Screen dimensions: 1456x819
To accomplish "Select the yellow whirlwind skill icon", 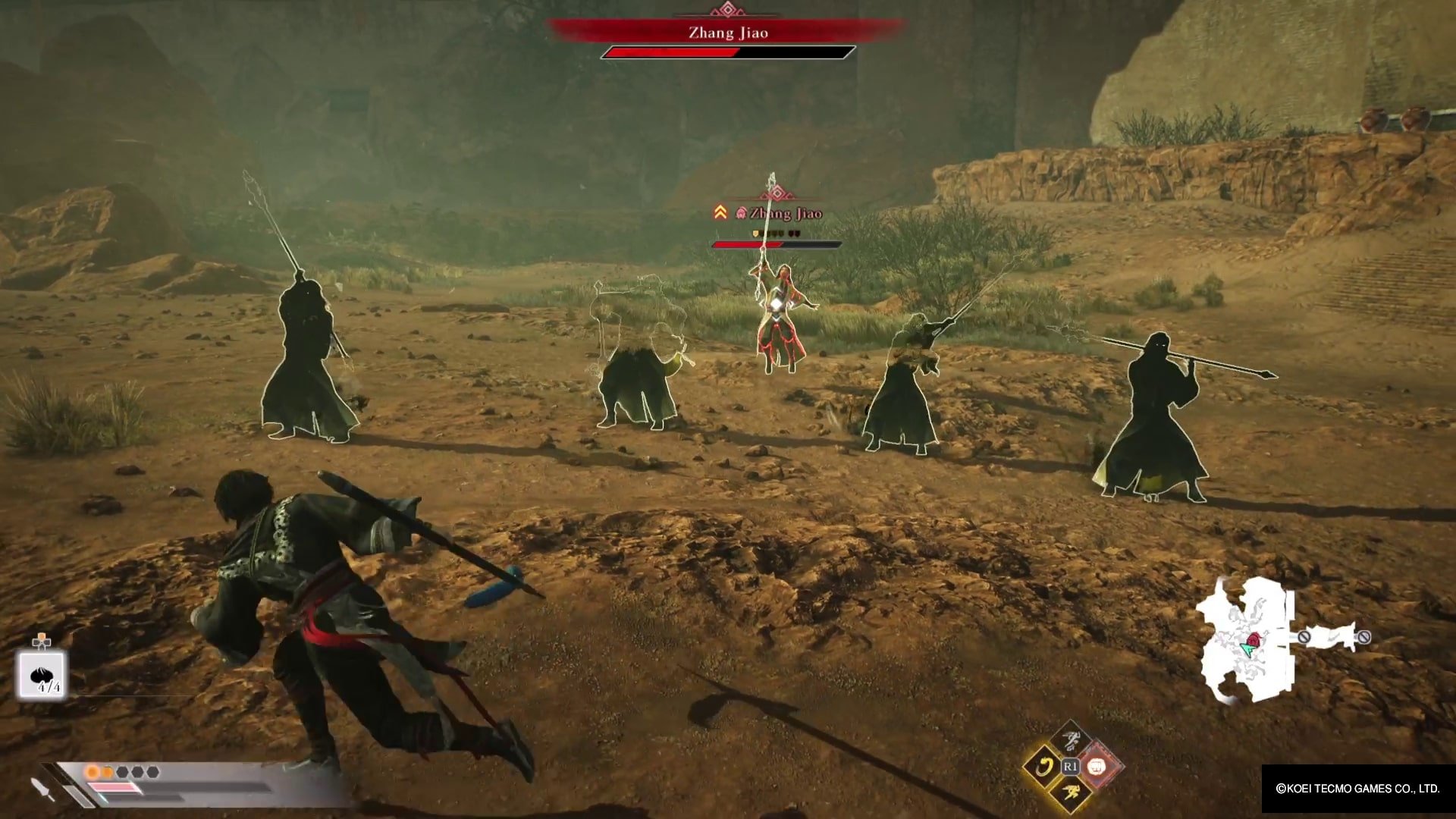I will point(1043,766).
